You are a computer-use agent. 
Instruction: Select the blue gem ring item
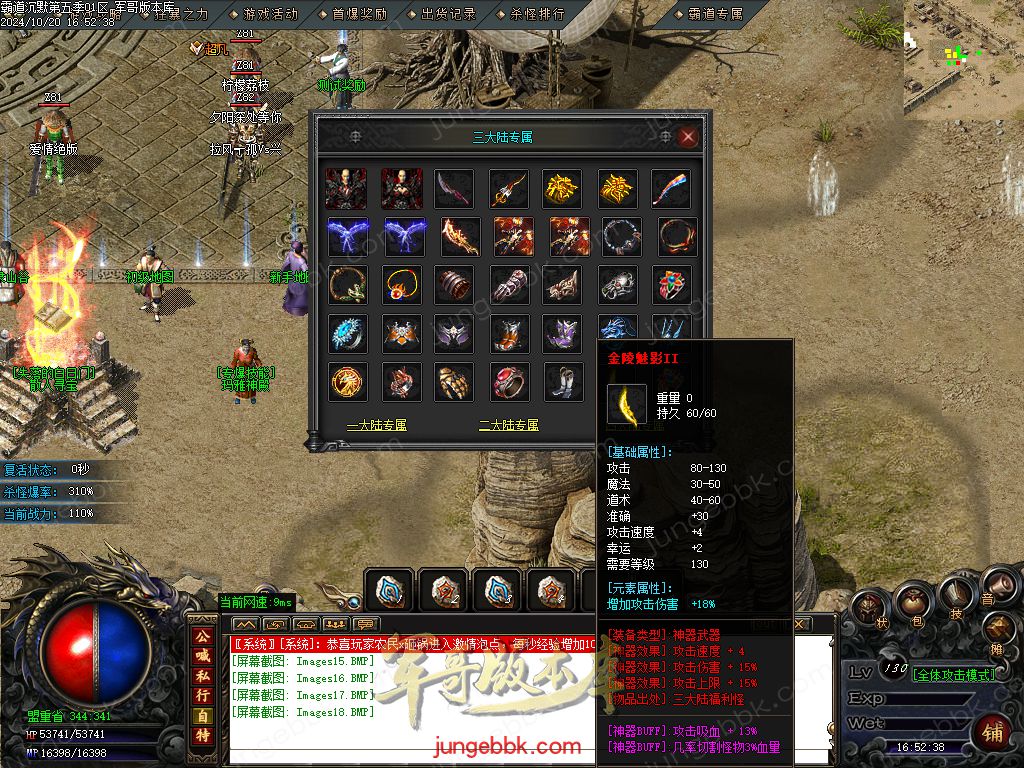[346, 333]
